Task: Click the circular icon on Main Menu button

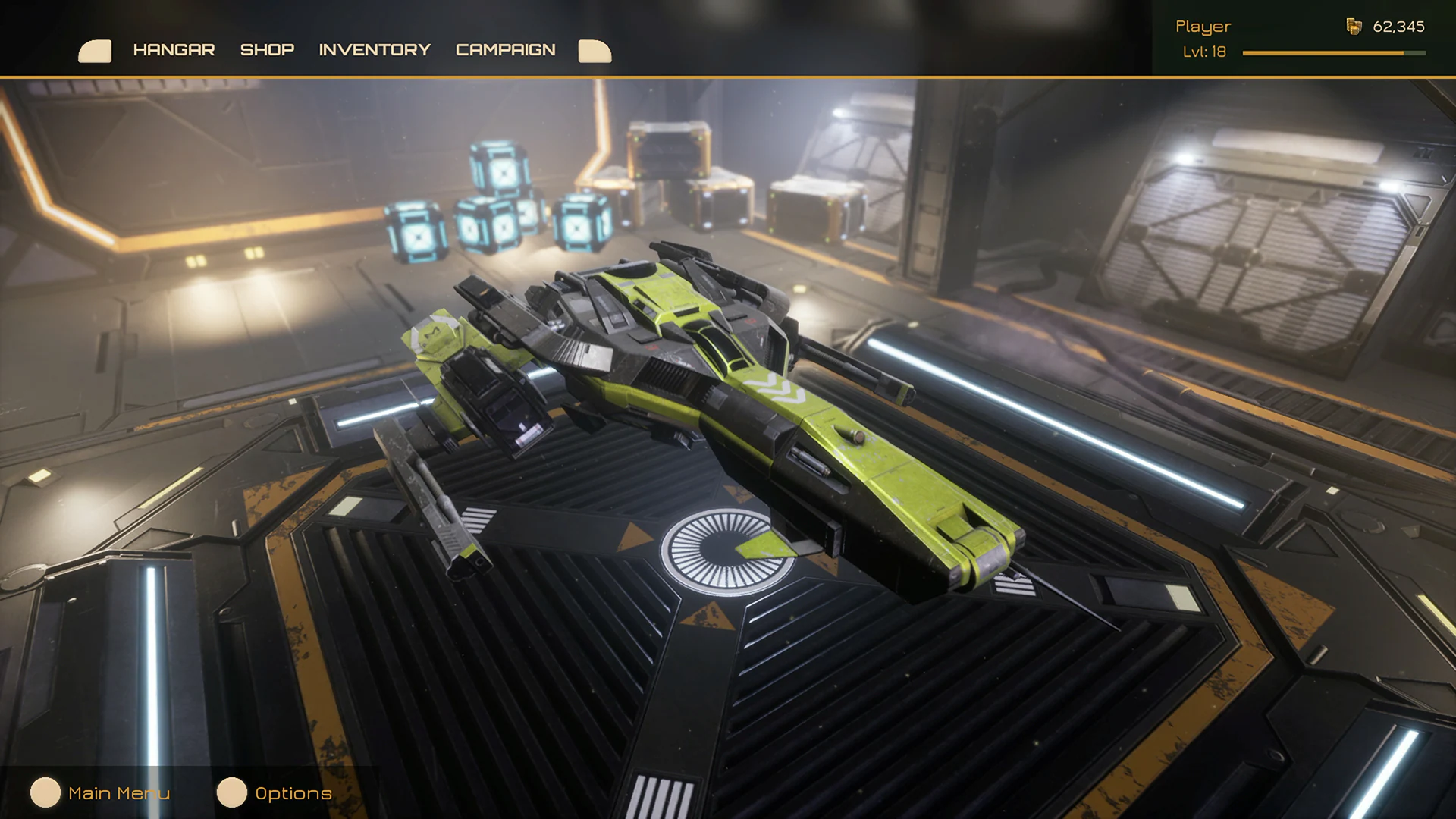Action: pyautogui.click(x=47, y=793)
